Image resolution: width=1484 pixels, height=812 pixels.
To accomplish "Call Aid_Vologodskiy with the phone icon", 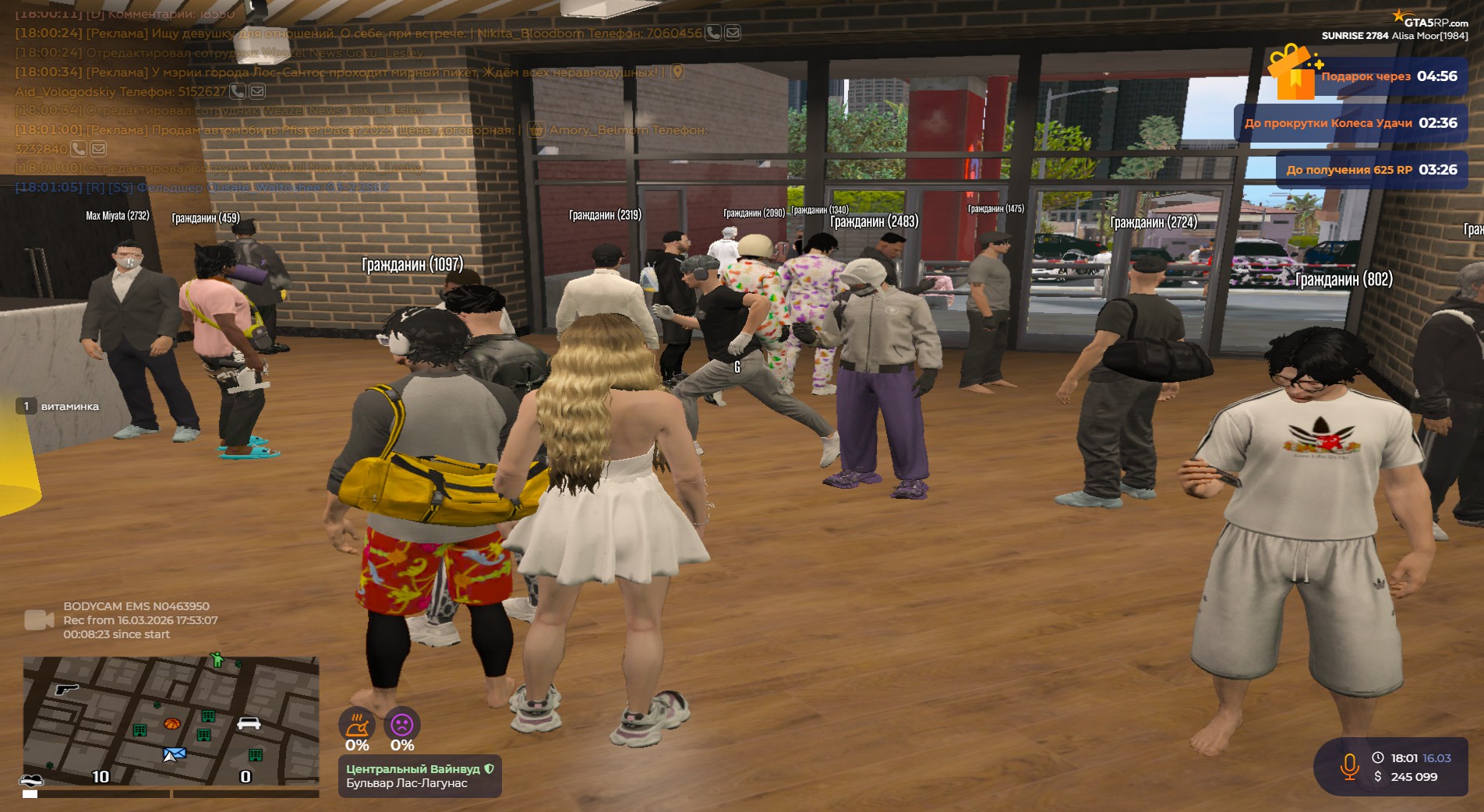I will point(238,91).
